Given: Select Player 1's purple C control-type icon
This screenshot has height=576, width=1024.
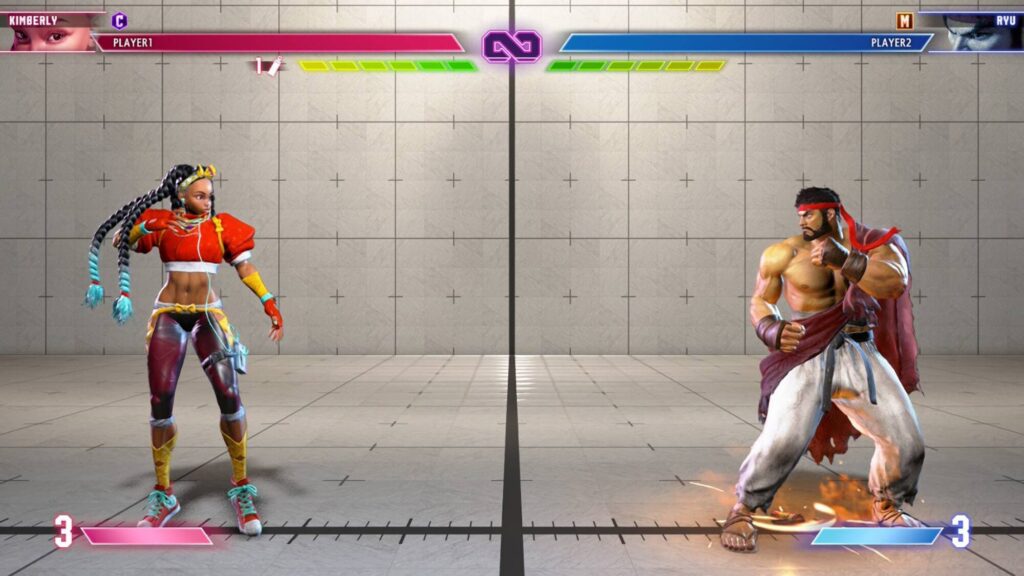Looking at the screenshot, I should click(120, 20).
